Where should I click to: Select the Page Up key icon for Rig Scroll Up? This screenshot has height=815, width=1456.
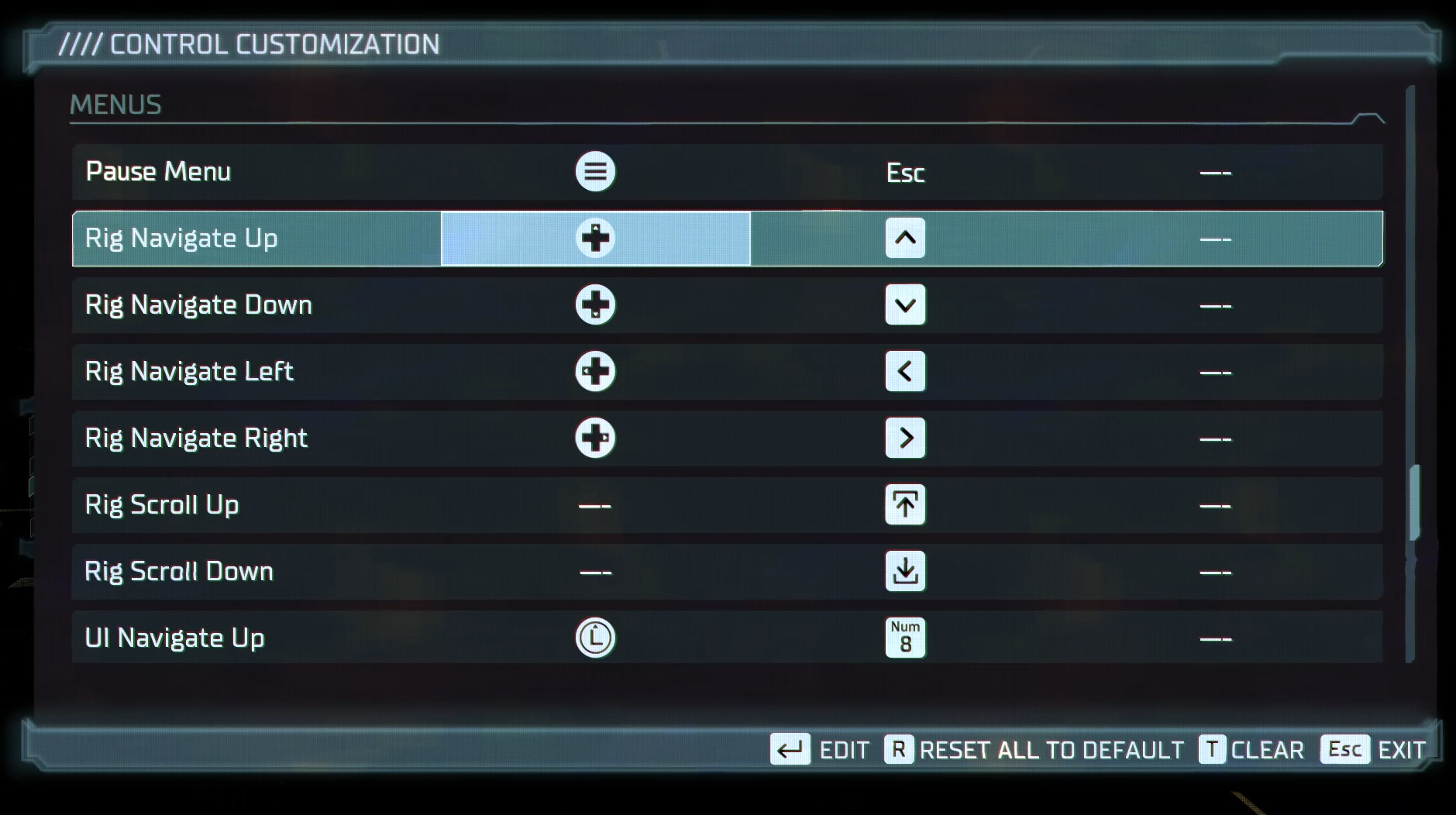(905, 504)
